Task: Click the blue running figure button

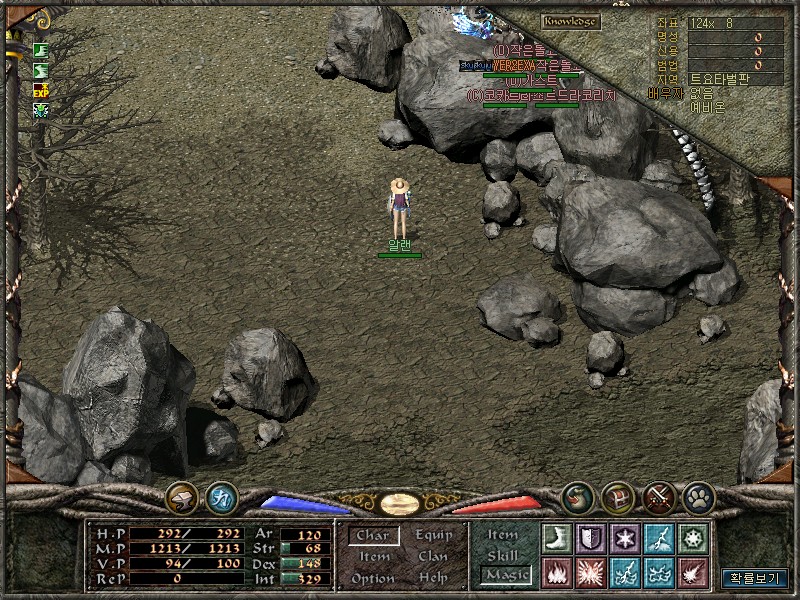Action: [x=221, y=496]
